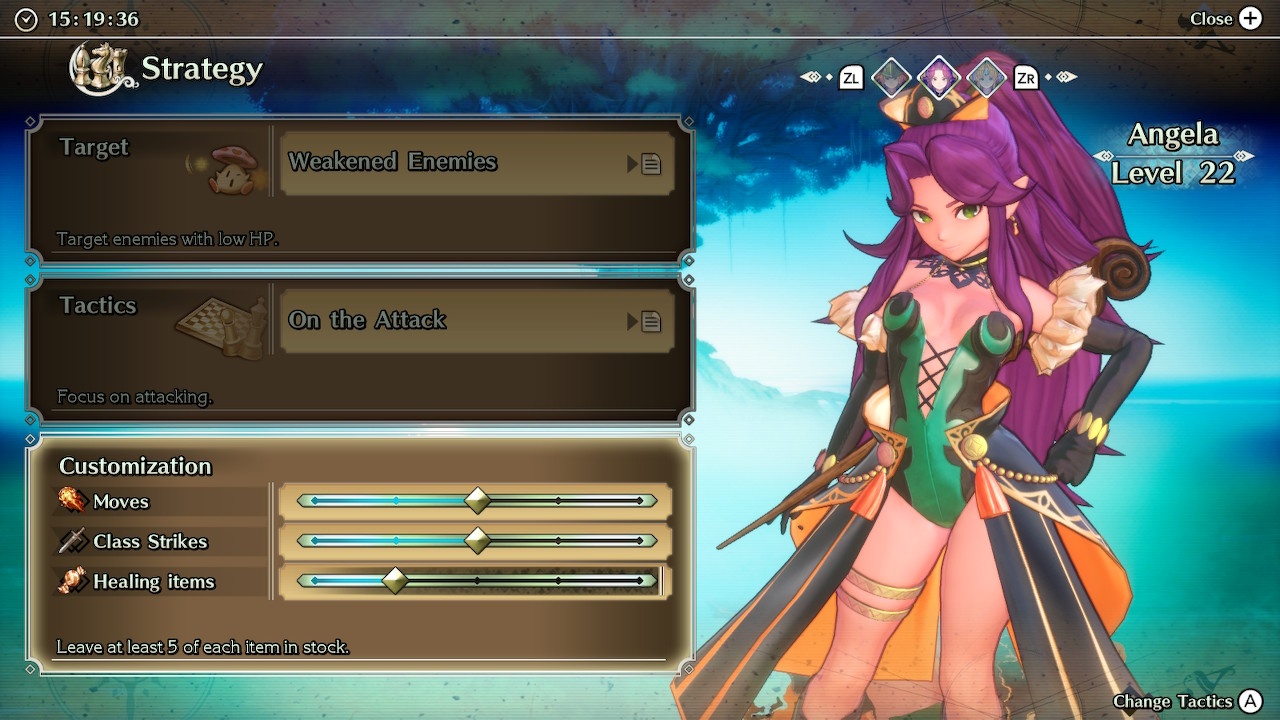
Task: Select Angela's purple-haired portrait
Action: [x=939, y=77]
